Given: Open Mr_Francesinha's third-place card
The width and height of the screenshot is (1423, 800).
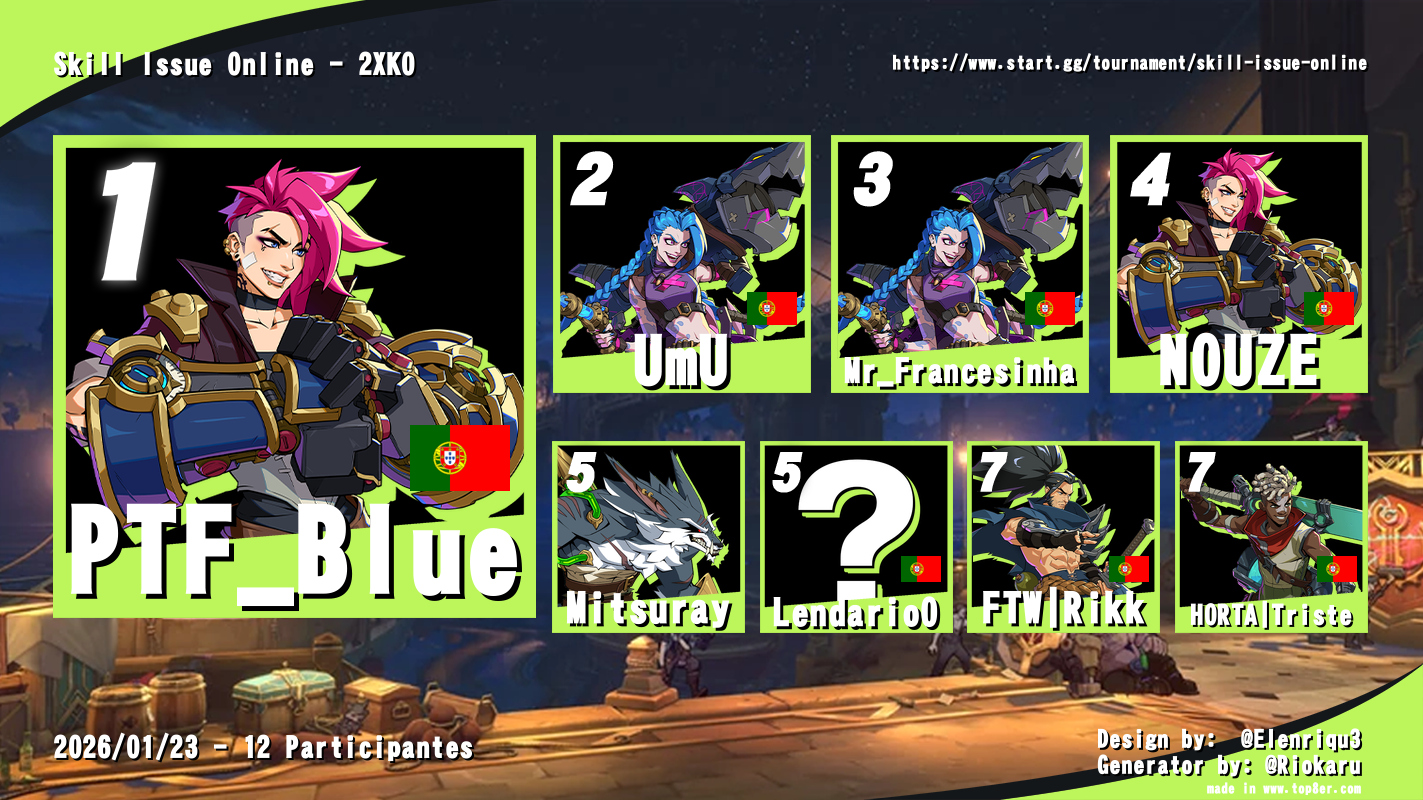Looking at the screenshot, I should [x=959, y=264].
